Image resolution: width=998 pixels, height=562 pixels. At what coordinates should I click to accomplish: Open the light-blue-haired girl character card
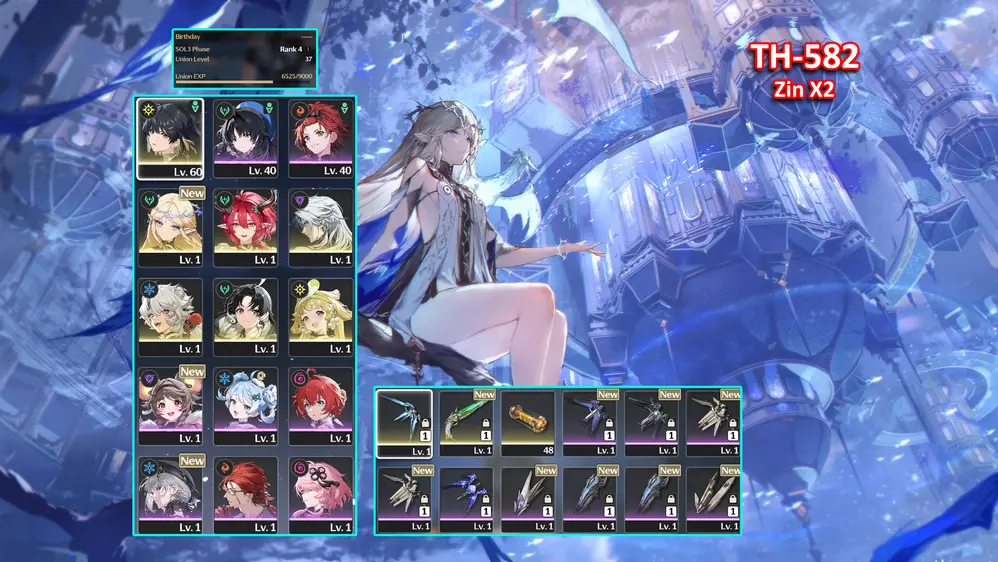click(x=245, y=406)
